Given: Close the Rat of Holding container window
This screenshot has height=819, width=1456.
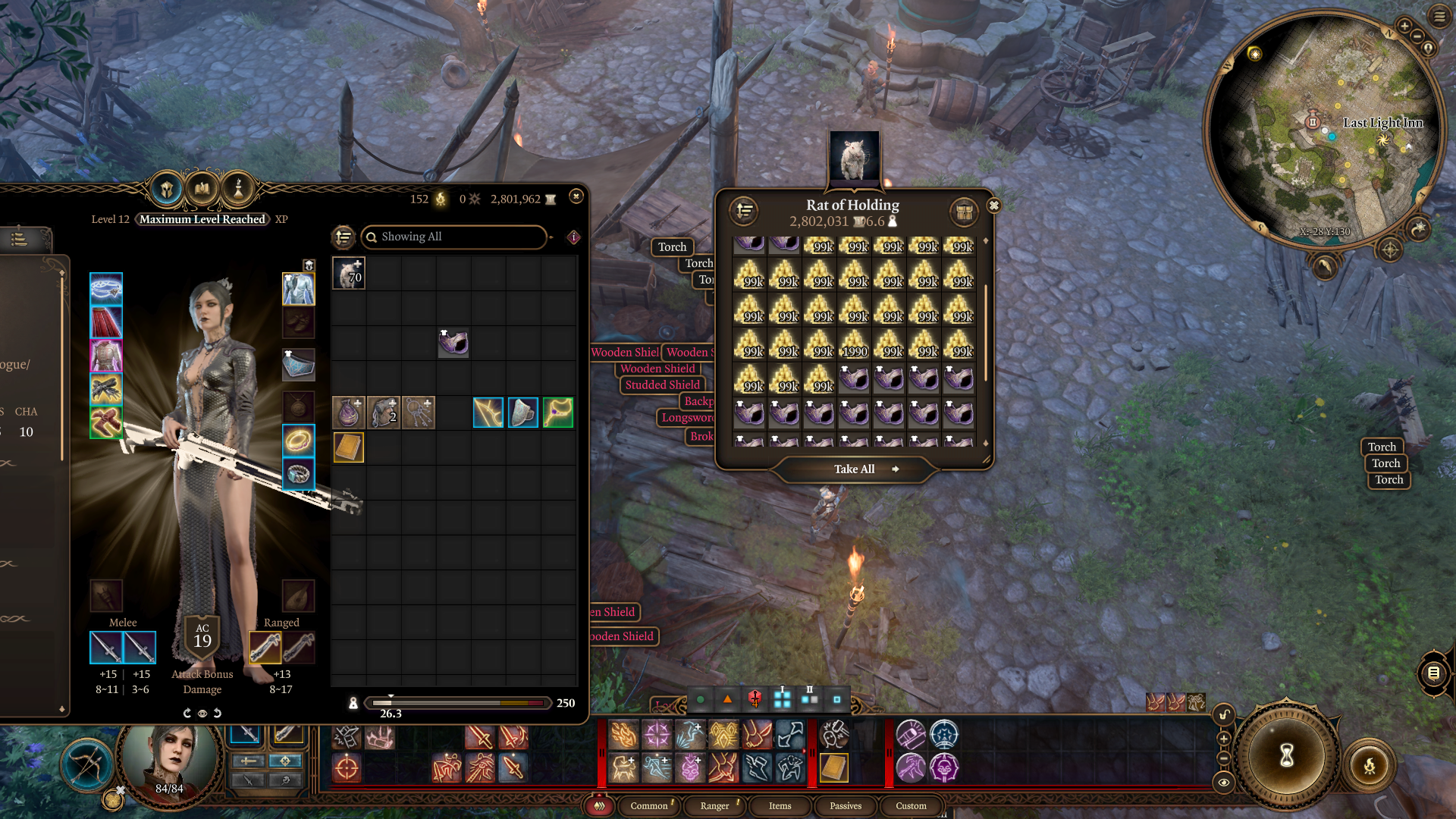Looking at the screenshot, I should [993, 206].
